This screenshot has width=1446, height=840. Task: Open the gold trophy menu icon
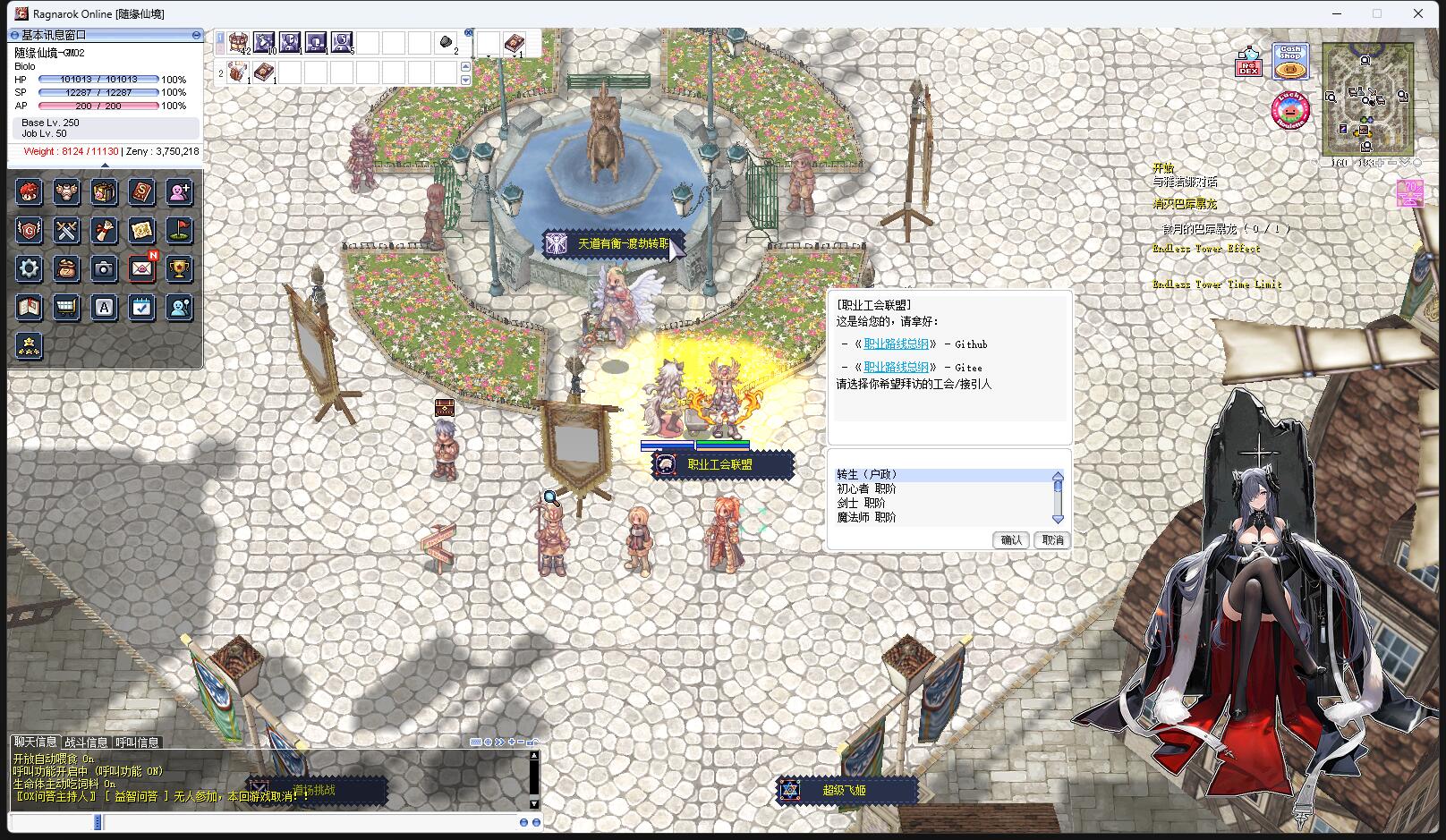coord(179,268)
